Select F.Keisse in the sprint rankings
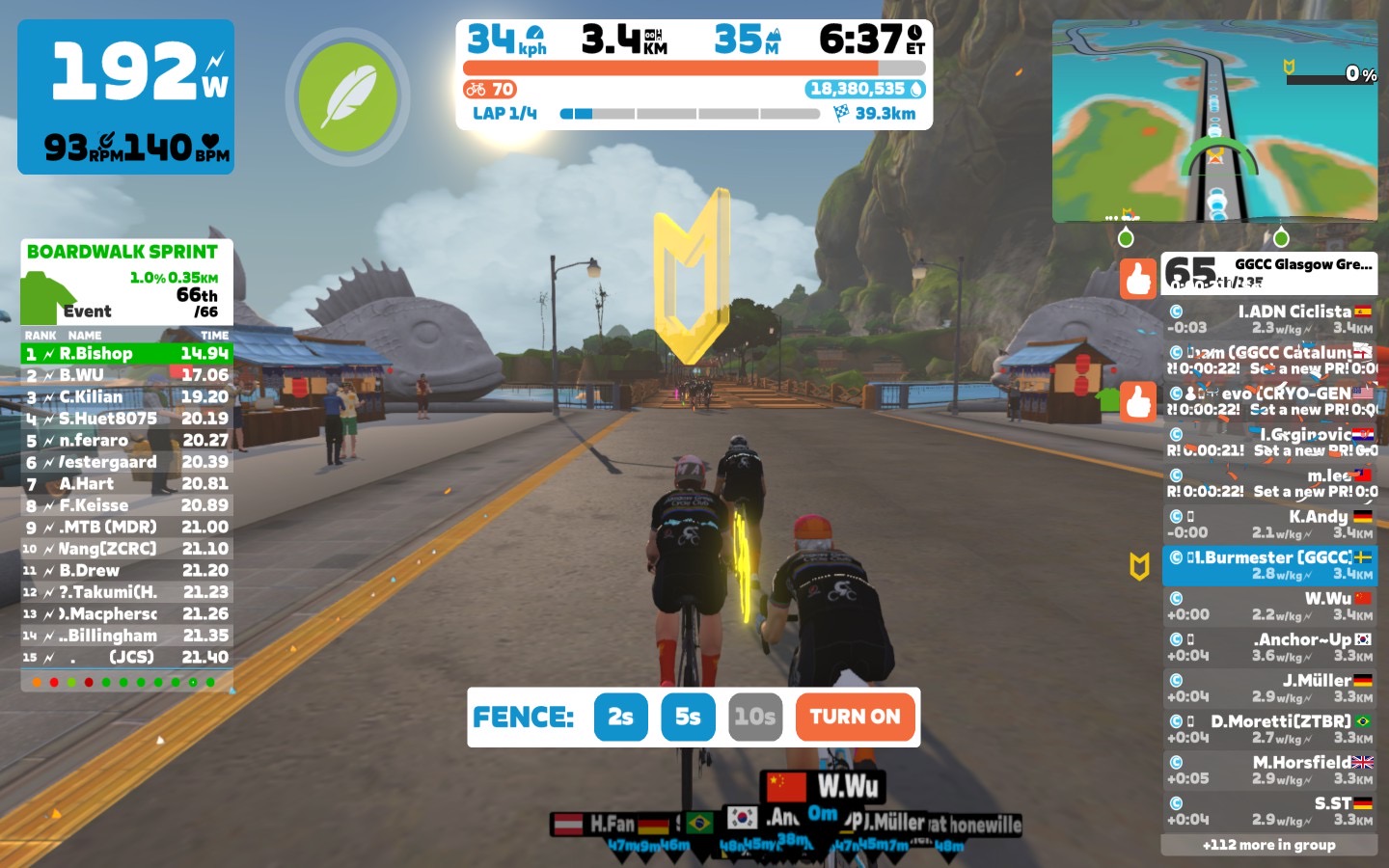 point(126,505)
